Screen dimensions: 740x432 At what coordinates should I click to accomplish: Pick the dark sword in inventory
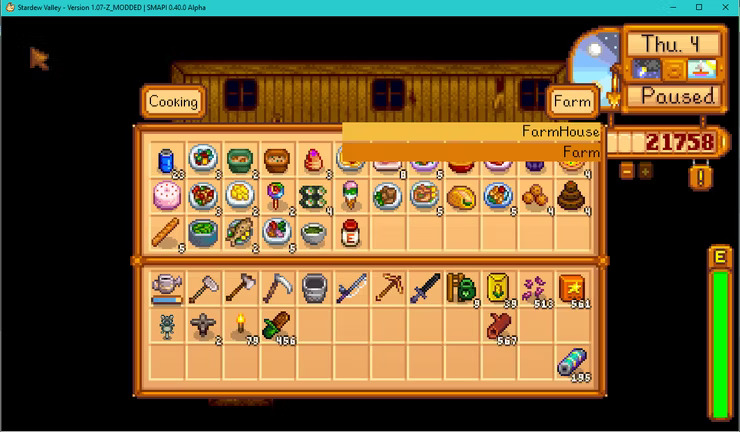(423, 288)
